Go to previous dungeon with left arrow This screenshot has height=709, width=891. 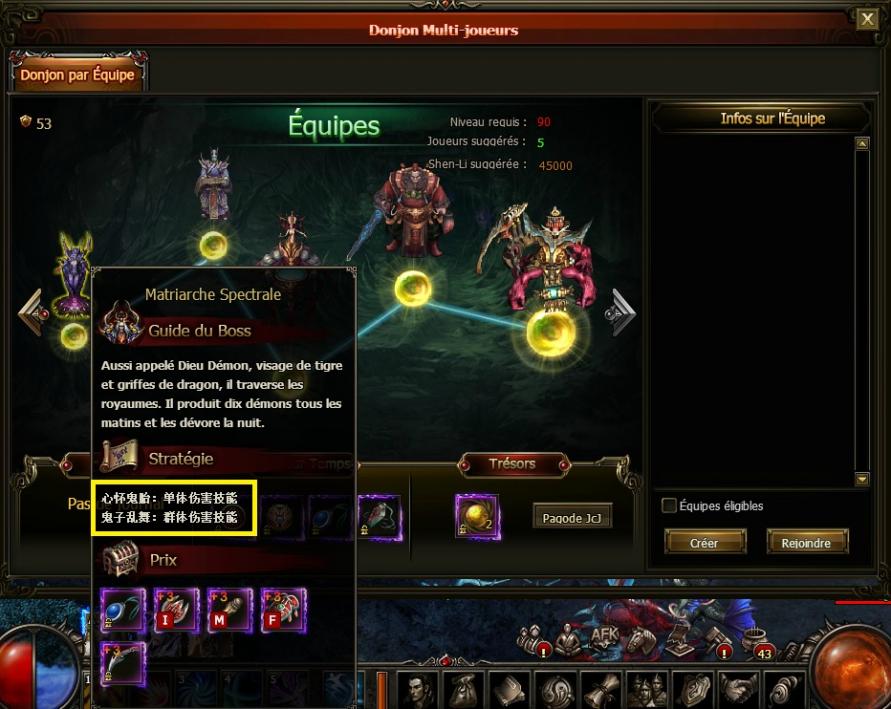click(30, 312)
